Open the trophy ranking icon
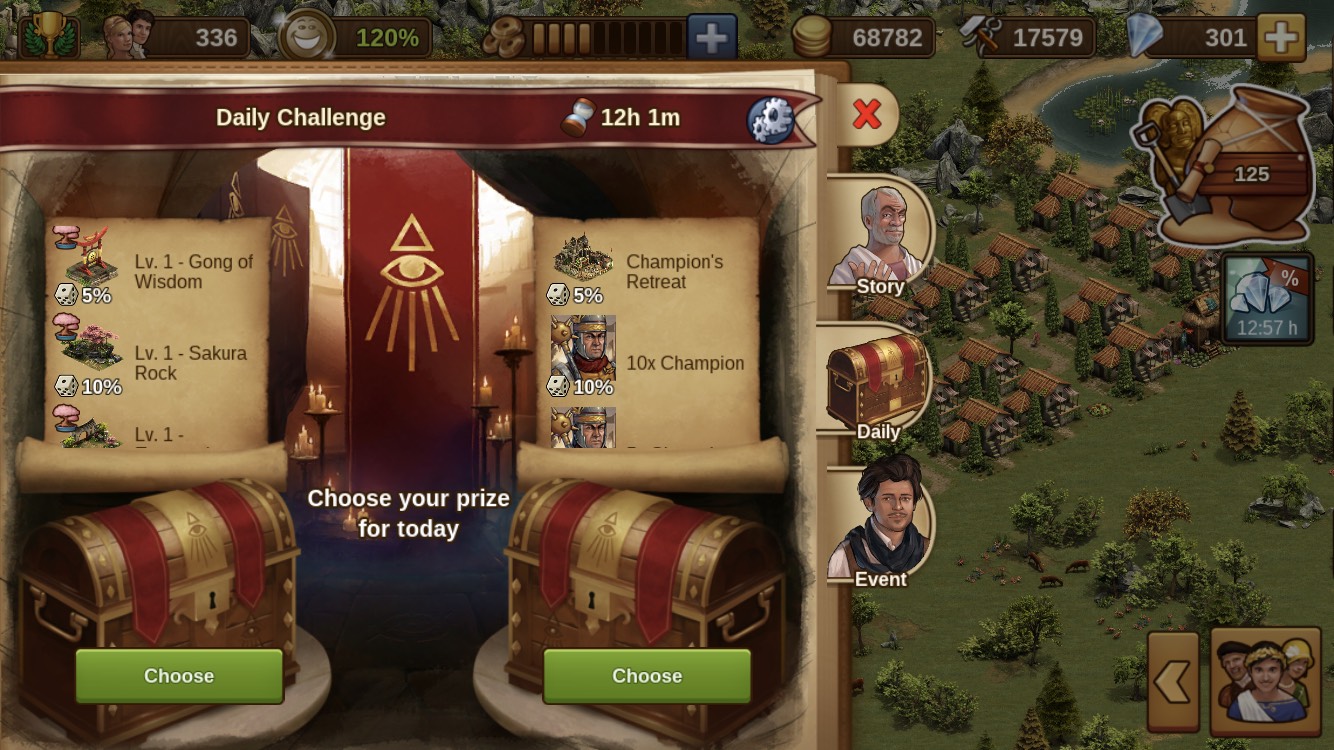The height and width of the screenshot is (750, 1334). point(48,36)
